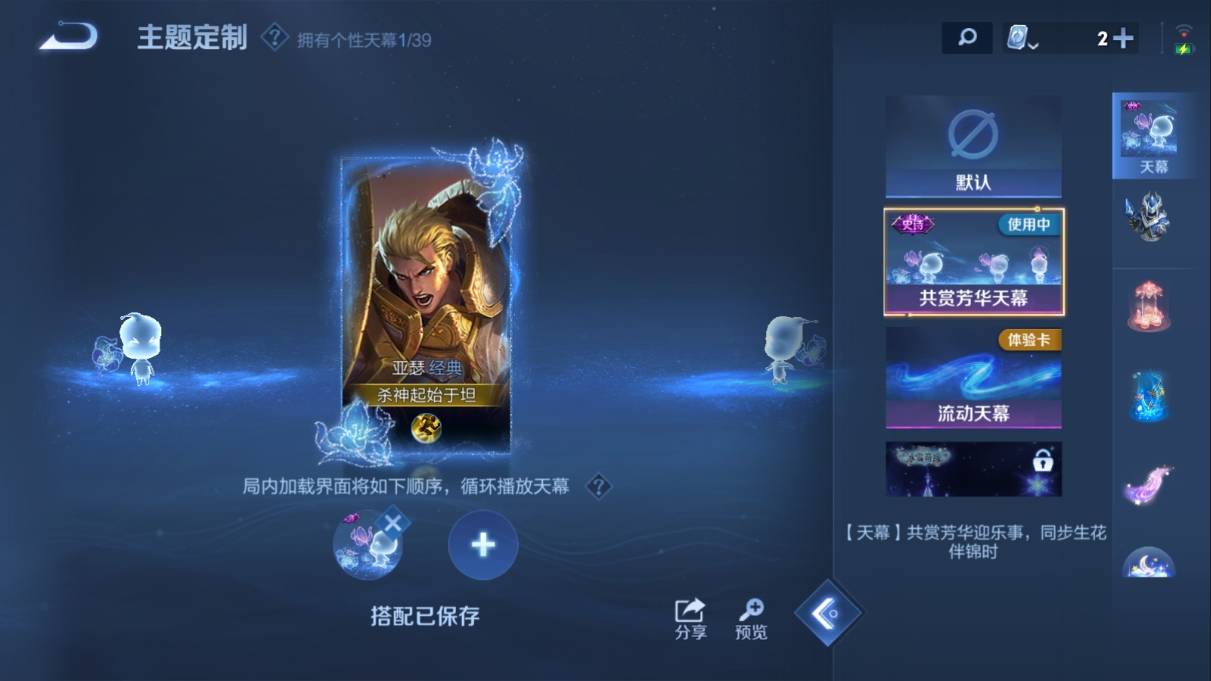
Task: Show help for the loop playback order
Action: 598,487
